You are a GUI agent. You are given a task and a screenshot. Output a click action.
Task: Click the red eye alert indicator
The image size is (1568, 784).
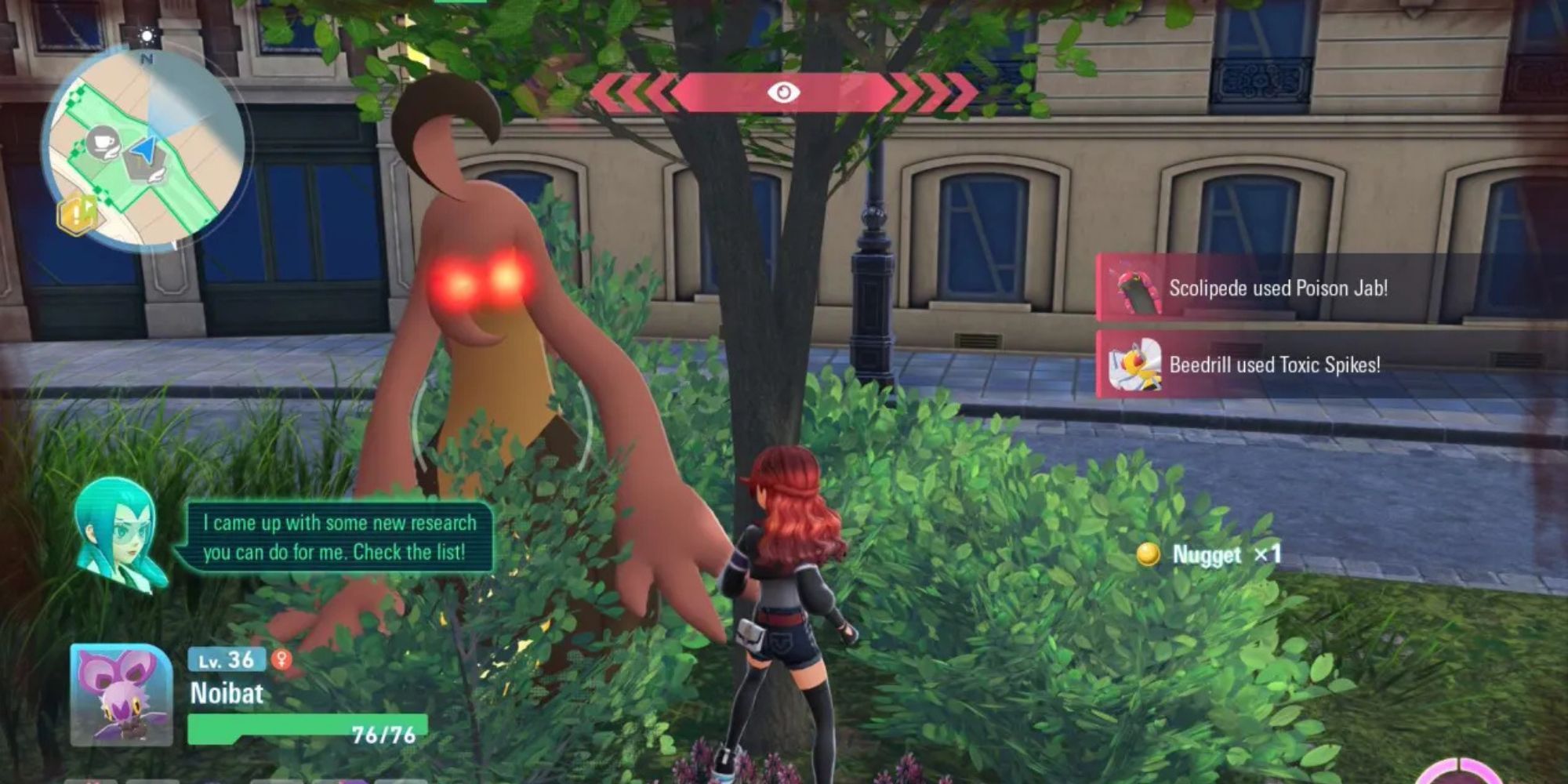point(783,93)
